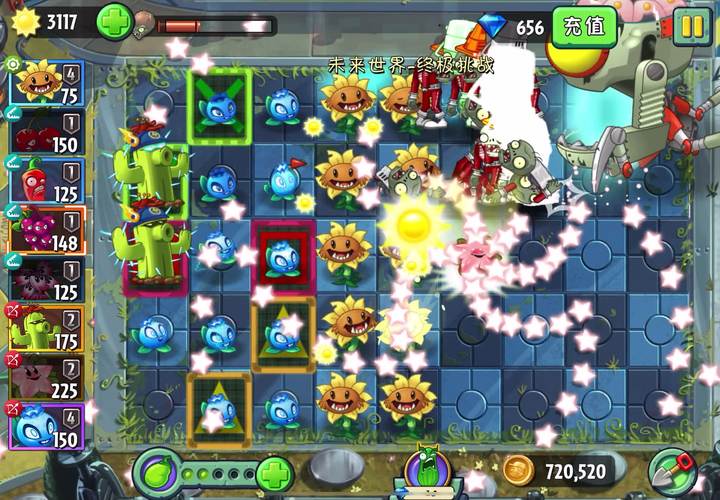Add more sun with the green plus

coord(115,21)
